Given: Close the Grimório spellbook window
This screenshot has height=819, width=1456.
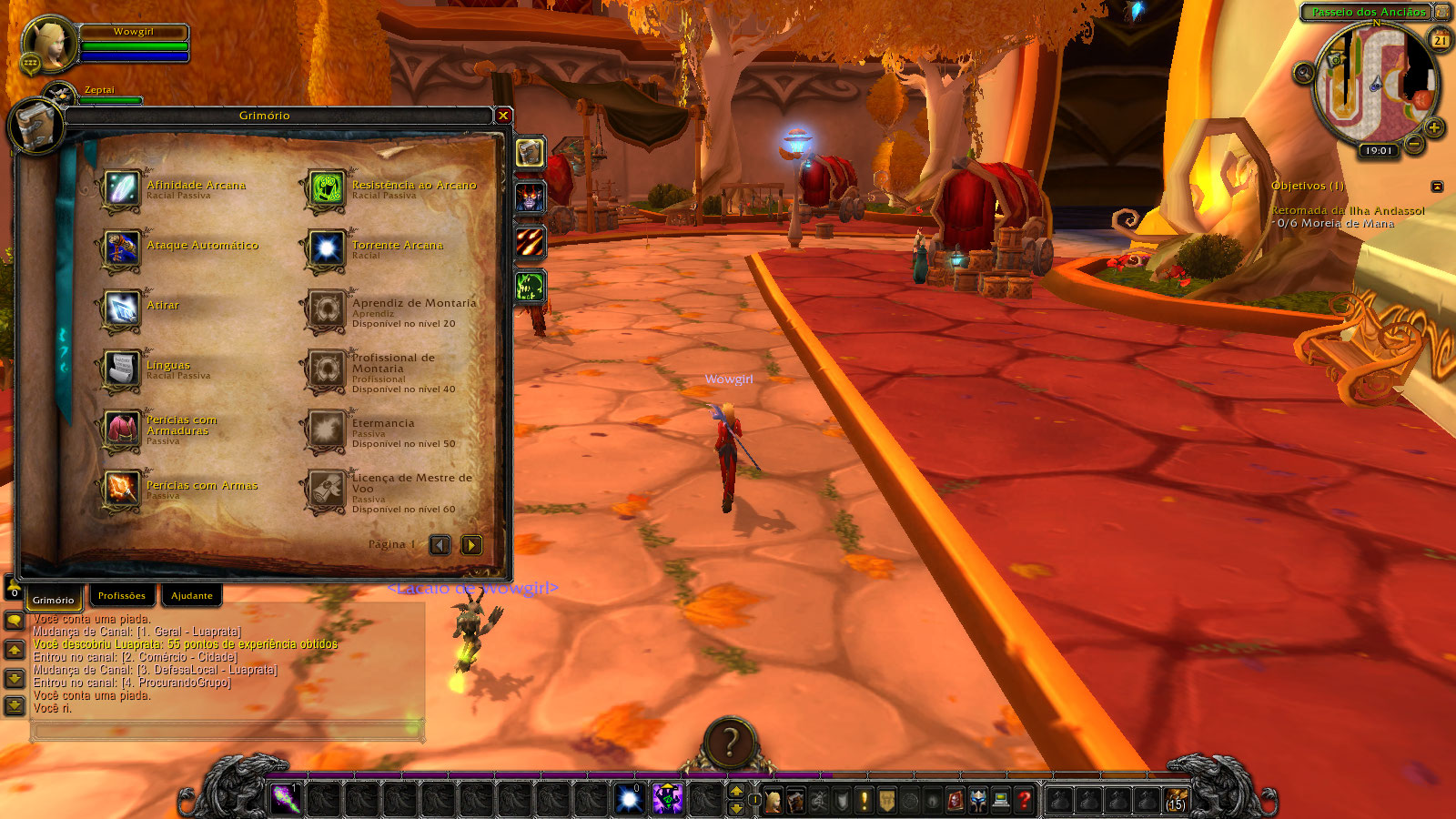Looking at the screenshot, I should click(x=503, y=116).
